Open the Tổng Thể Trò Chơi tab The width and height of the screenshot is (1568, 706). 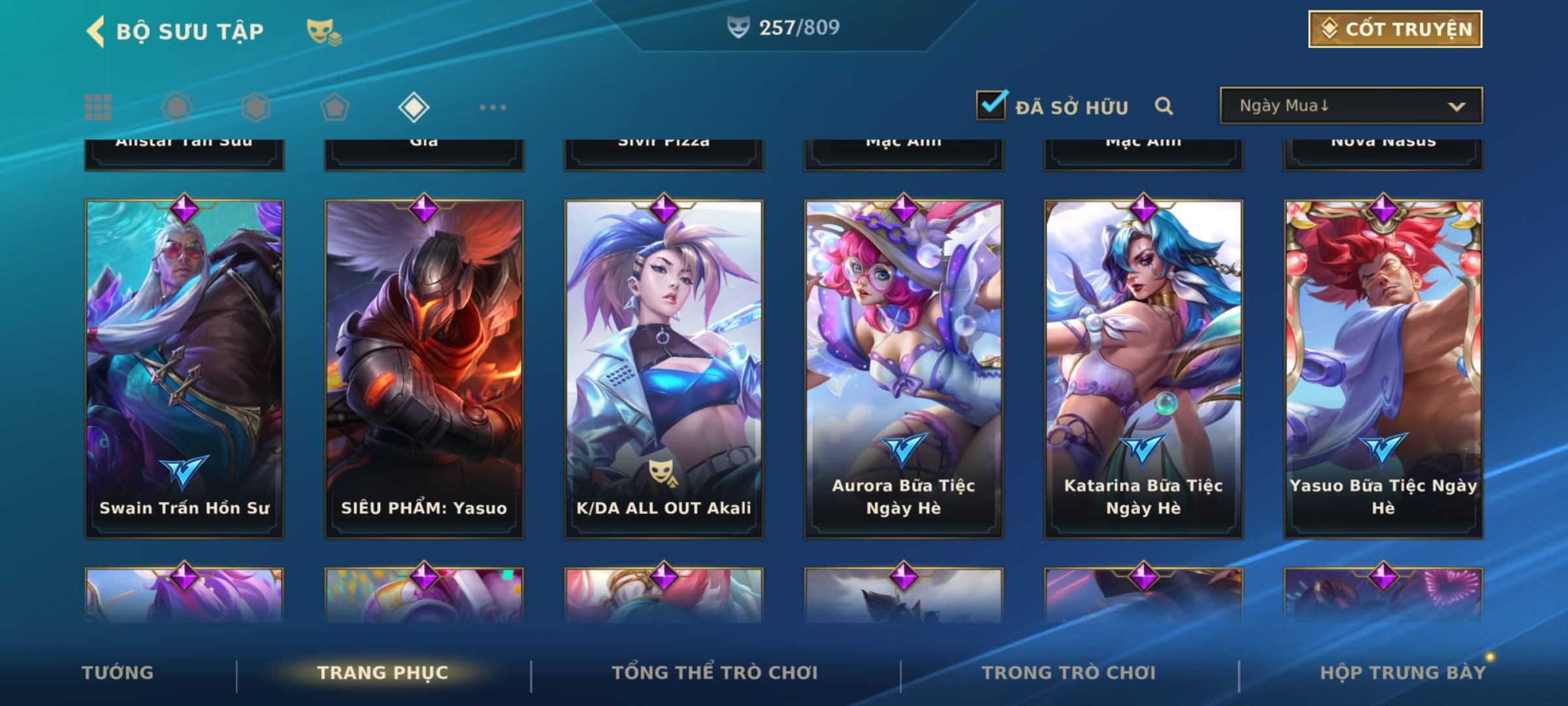(715, 673)
